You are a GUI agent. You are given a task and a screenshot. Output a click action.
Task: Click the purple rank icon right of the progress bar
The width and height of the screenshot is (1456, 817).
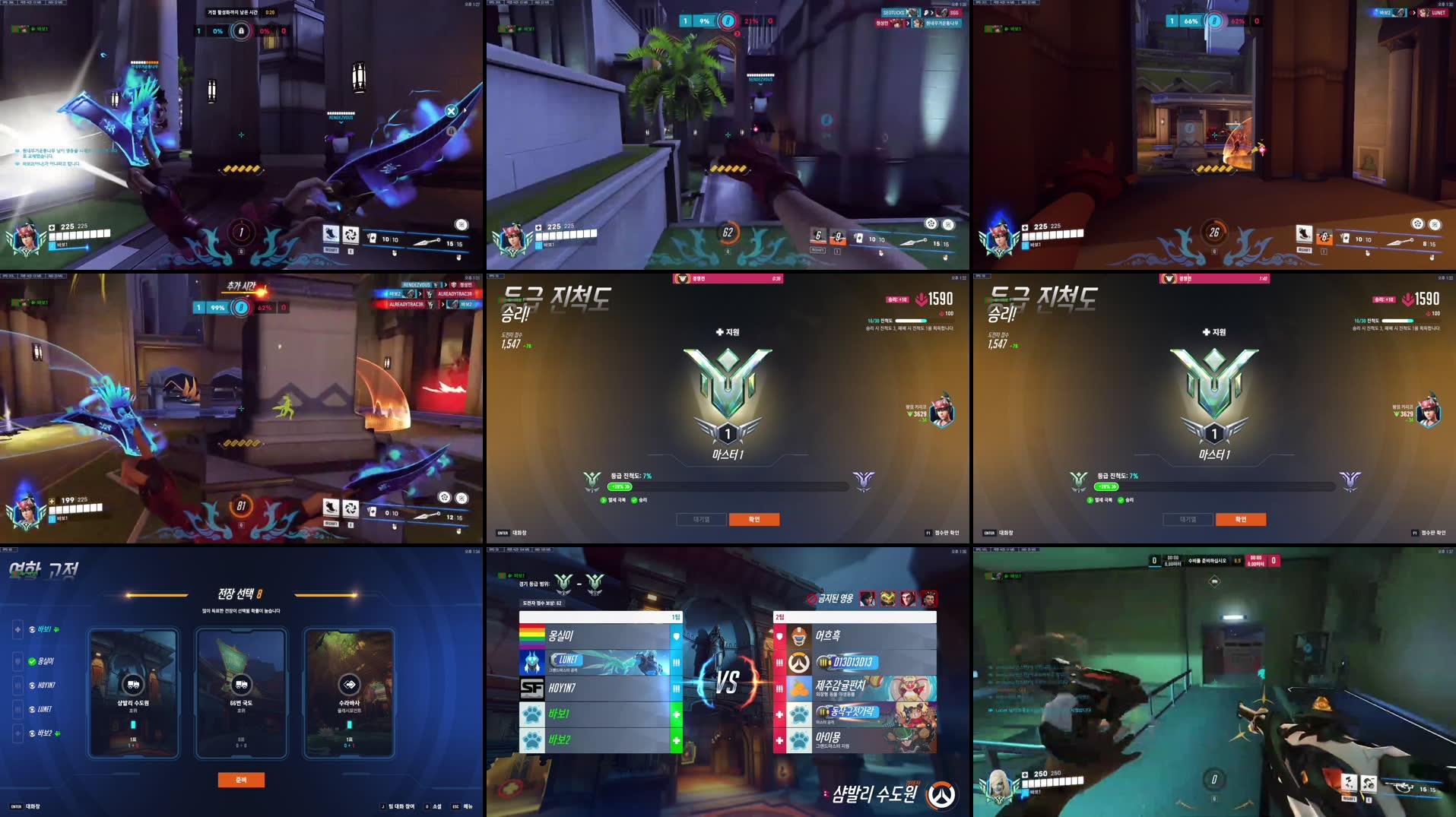coord(861,483)
